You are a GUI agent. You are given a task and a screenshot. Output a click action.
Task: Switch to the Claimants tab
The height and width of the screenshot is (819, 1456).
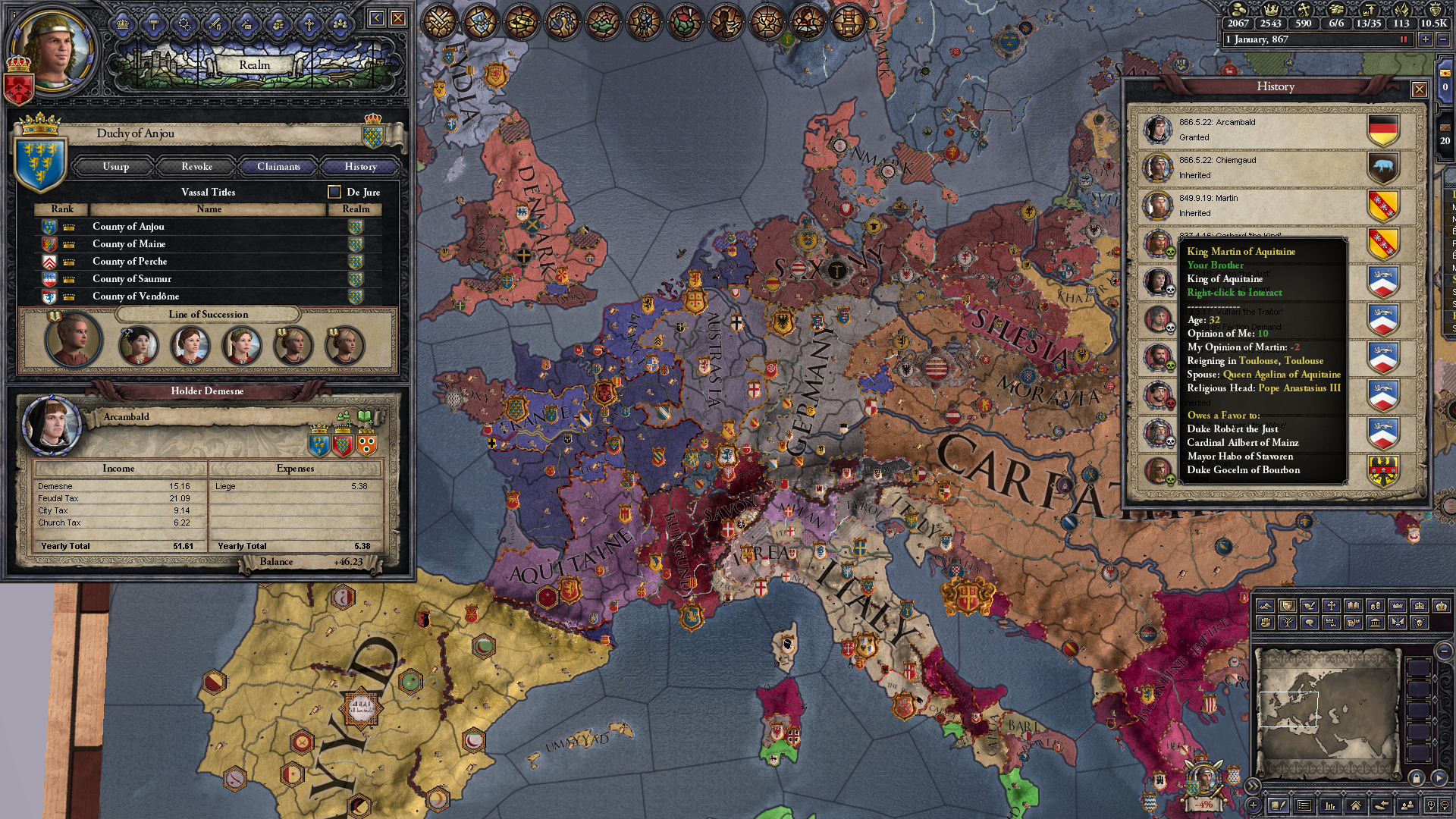278,167
